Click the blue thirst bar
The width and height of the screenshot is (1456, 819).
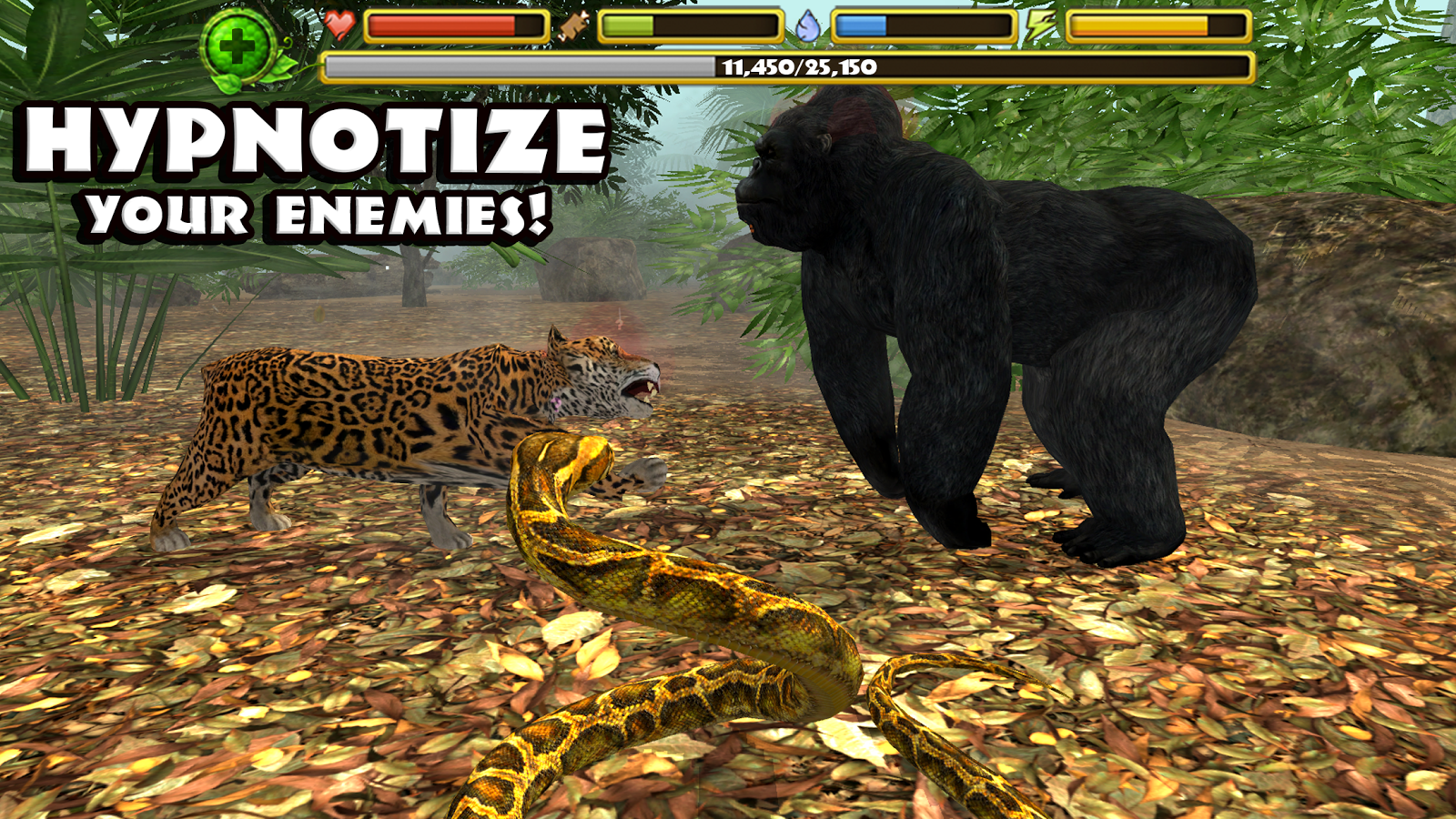point(860,25)
